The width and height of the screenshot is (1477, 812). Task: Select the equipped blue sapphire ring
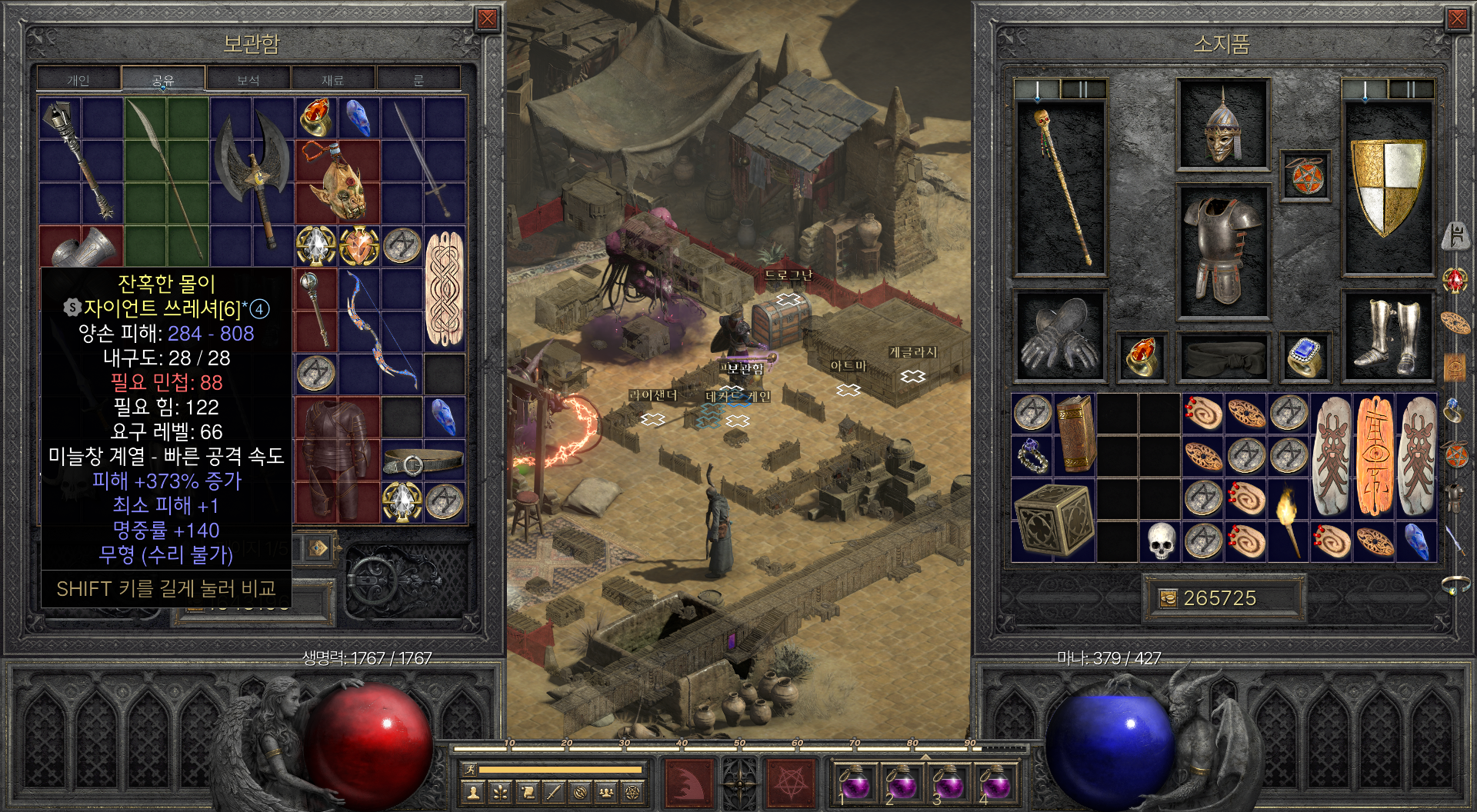[1305, 358]
